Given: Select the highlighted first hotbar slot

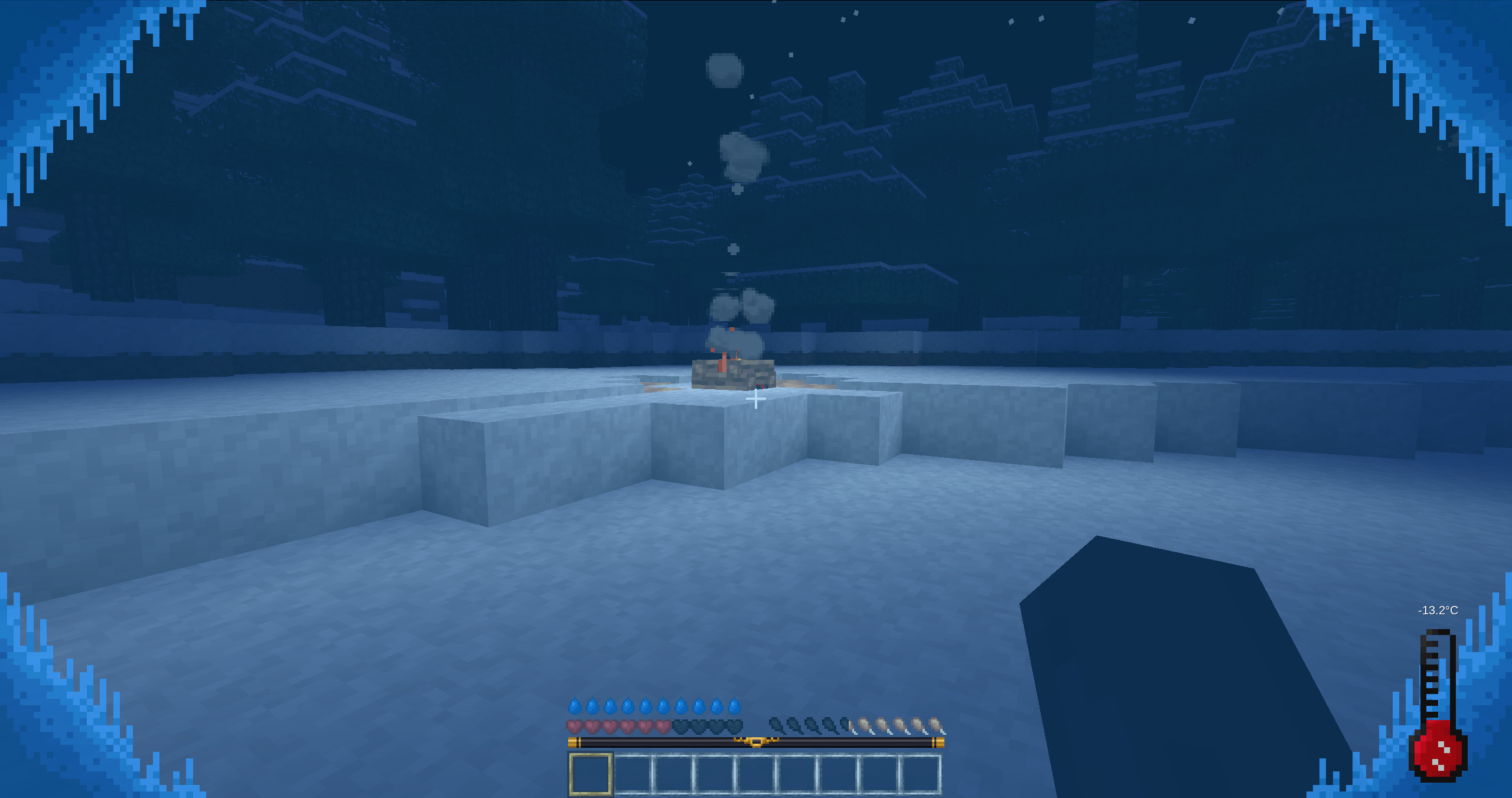Looking at the screenshot, I should click(x=591, y=774).
